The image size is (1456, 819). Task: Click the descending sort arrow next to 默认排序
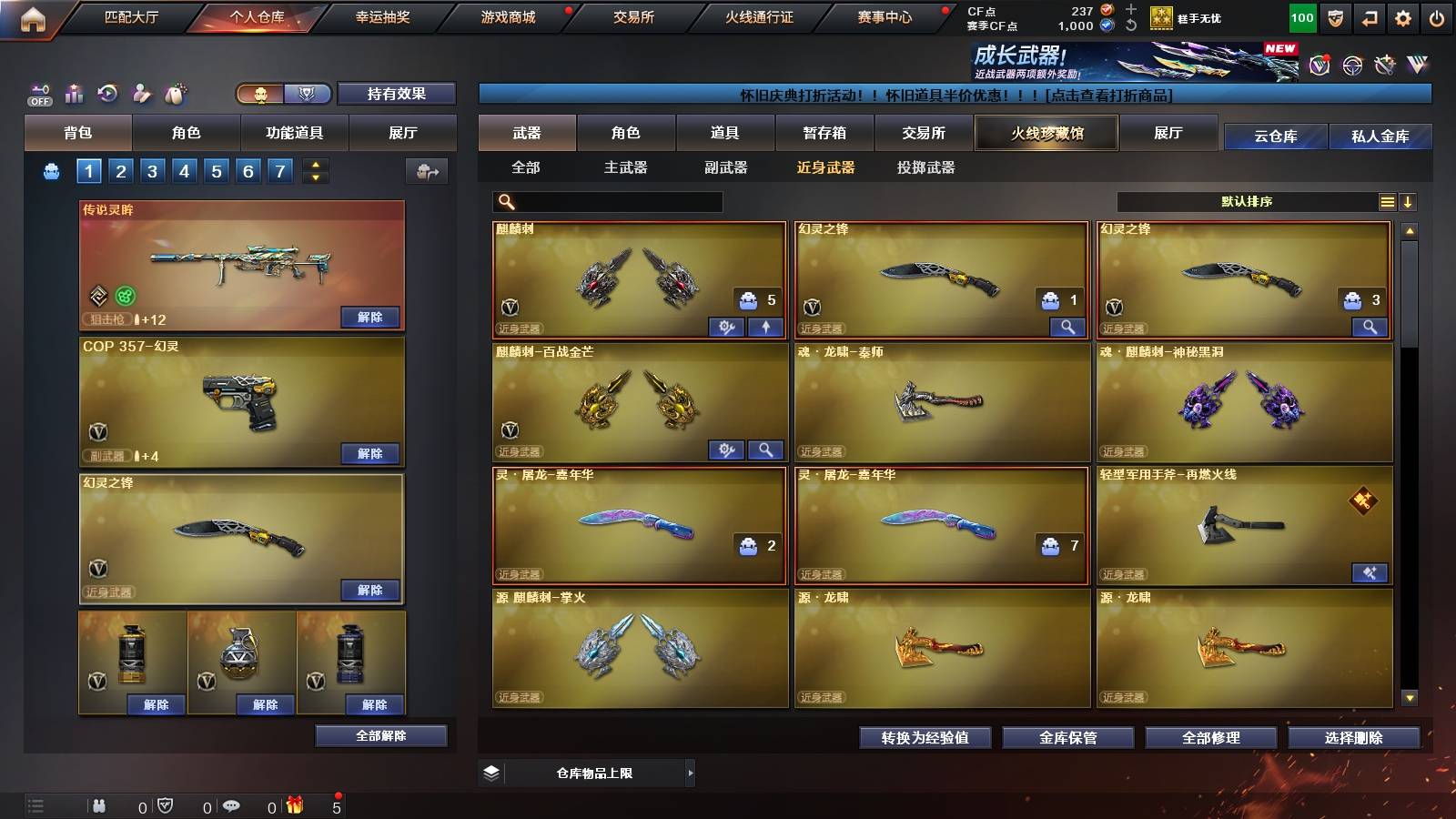[1410, 201]
